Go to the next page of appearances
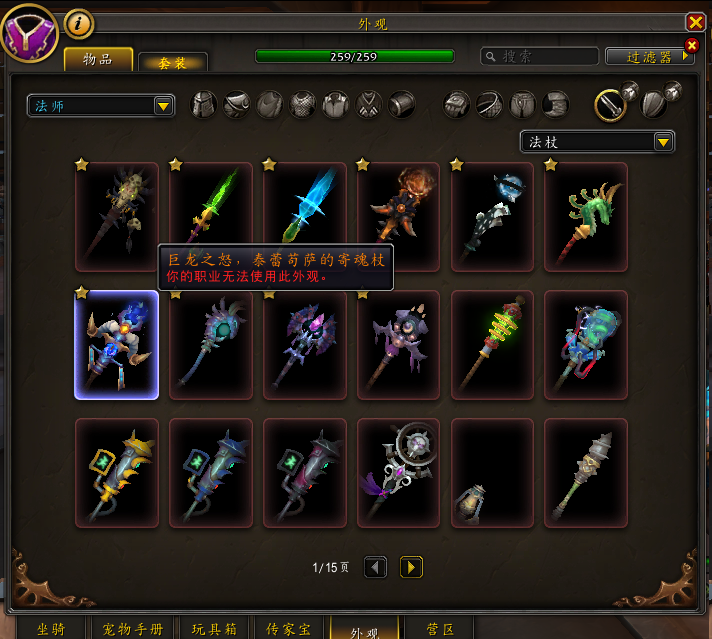 411,567
